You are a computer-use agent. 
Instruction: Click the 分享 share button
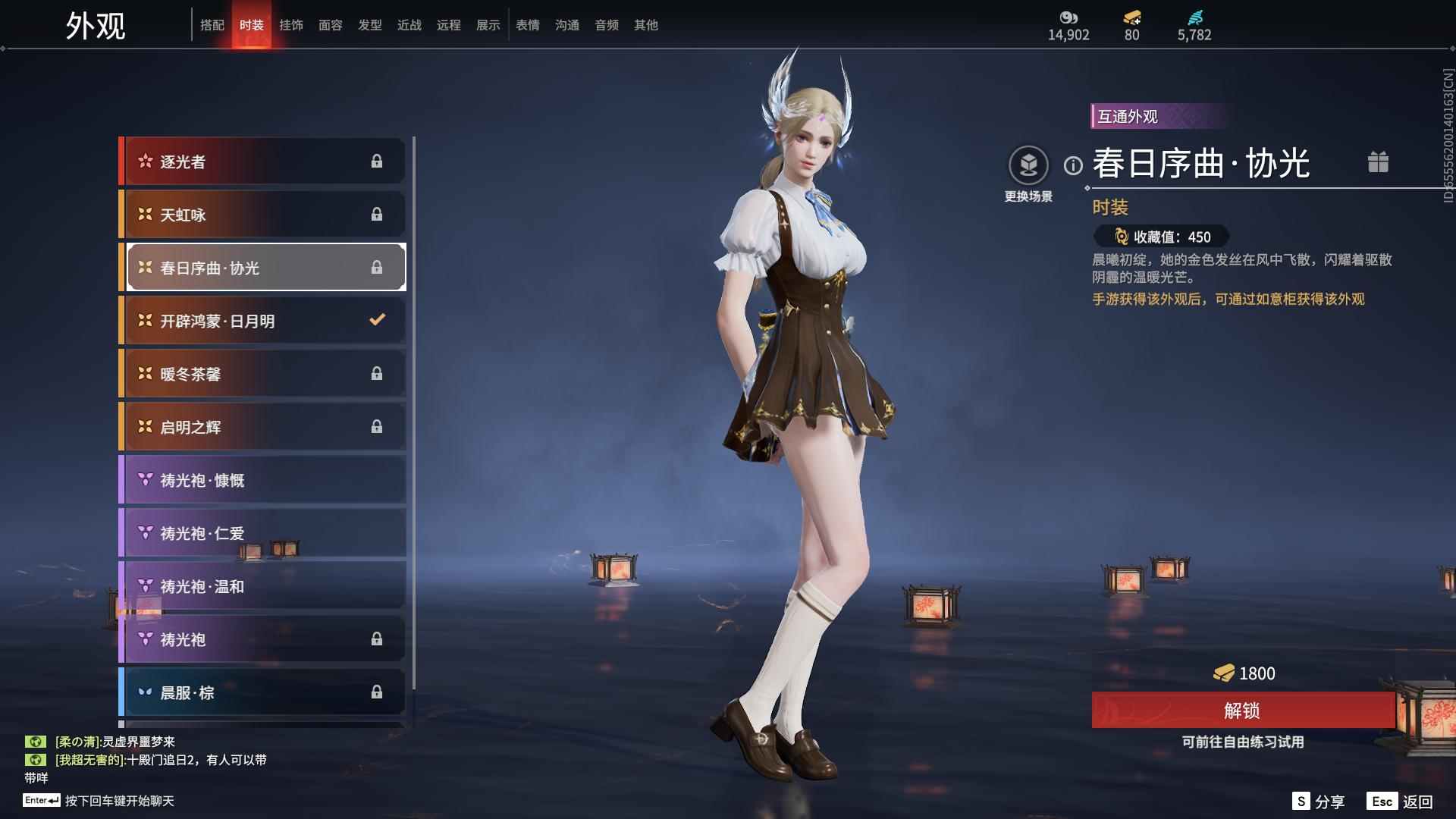[1319, 802]
